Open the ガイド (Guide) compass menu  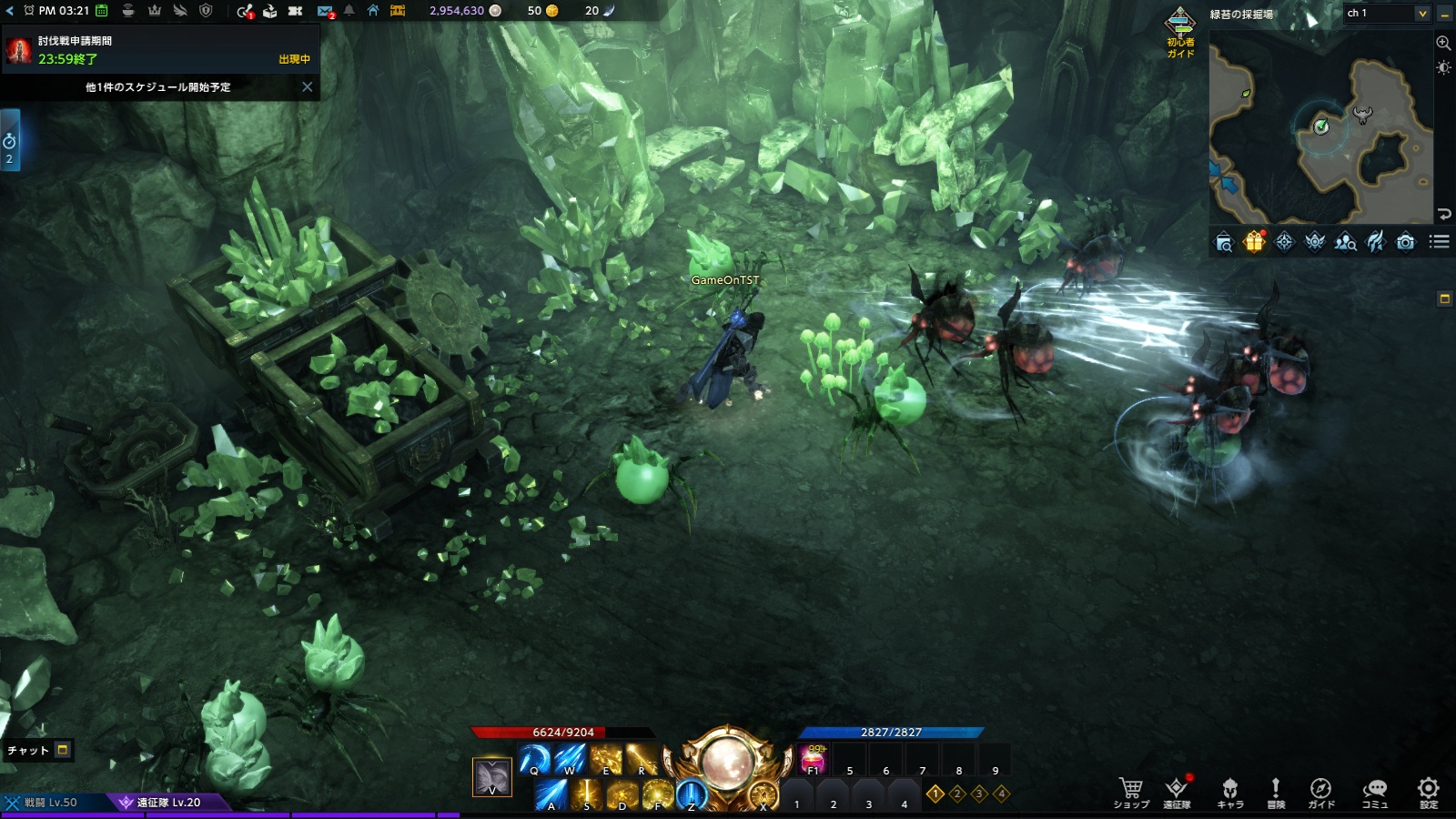point(1320,792)
